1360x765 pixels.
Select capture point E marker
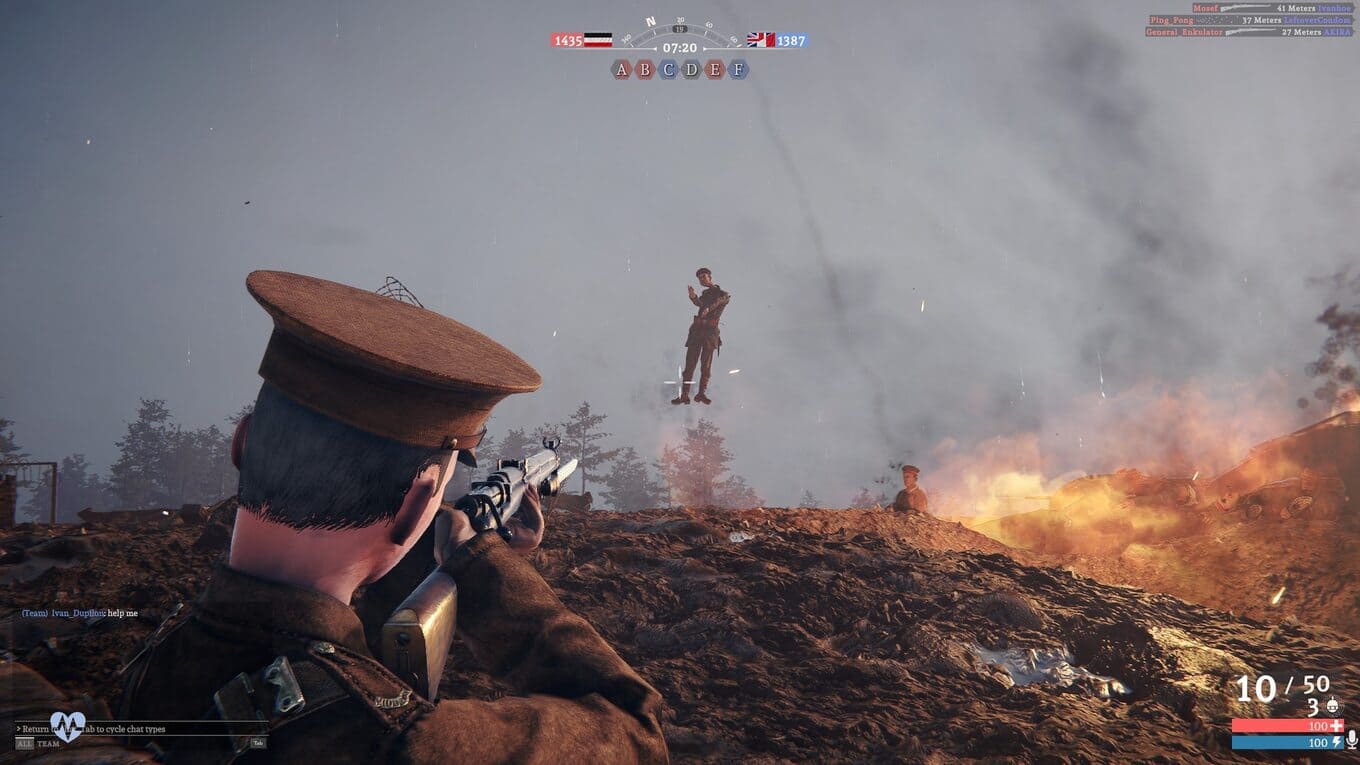[x=714, y=69]
